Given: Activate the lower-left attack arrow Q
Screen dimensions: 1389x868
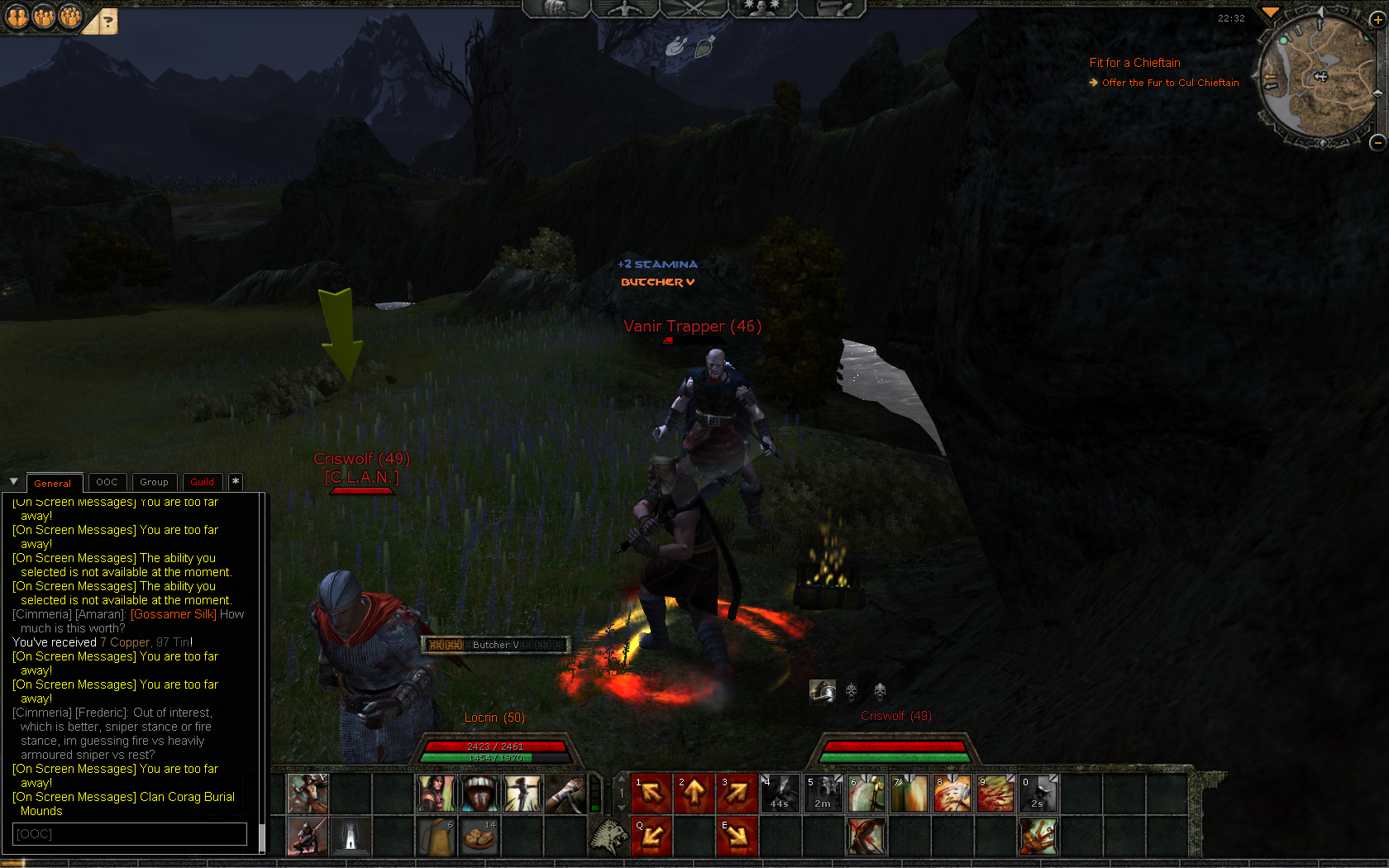Looking at the screenshot, I should (652, 837).
